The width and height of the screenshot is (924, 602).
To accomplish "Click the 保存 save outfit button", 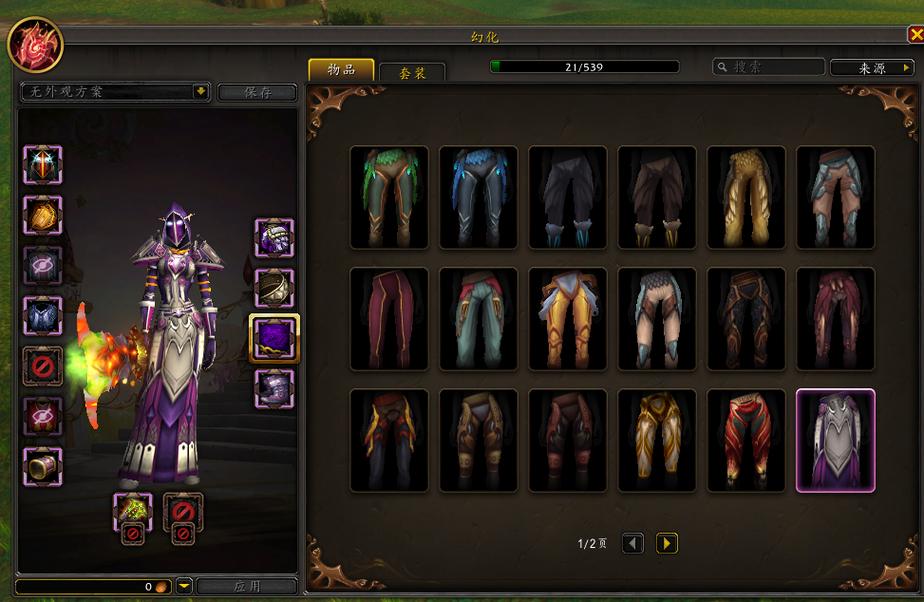I will coord(257,92).
